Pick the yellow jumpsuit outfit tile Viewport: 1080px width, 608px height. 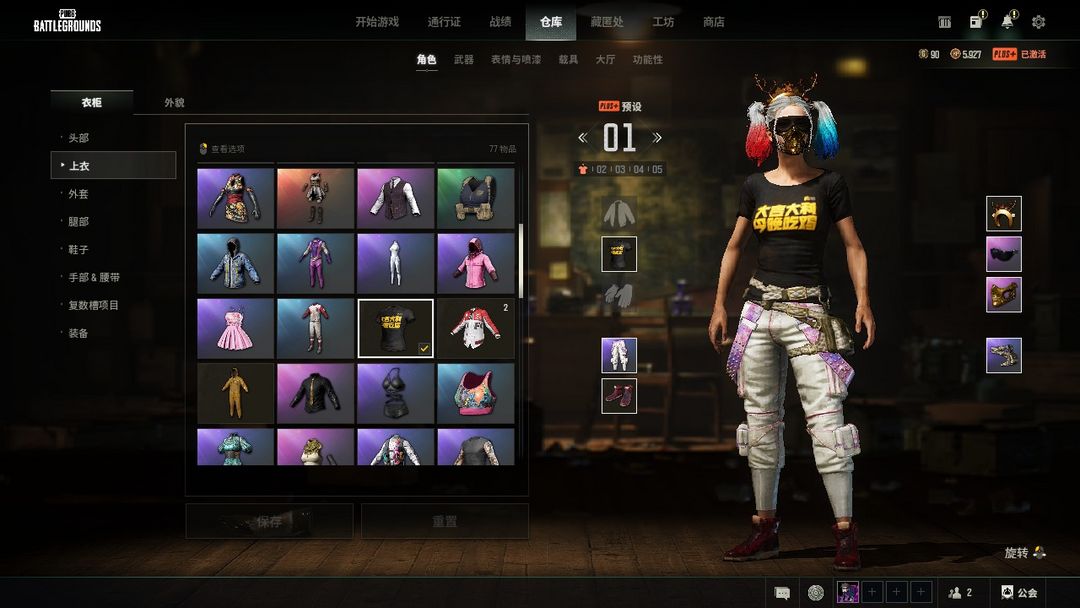(236, 393)
